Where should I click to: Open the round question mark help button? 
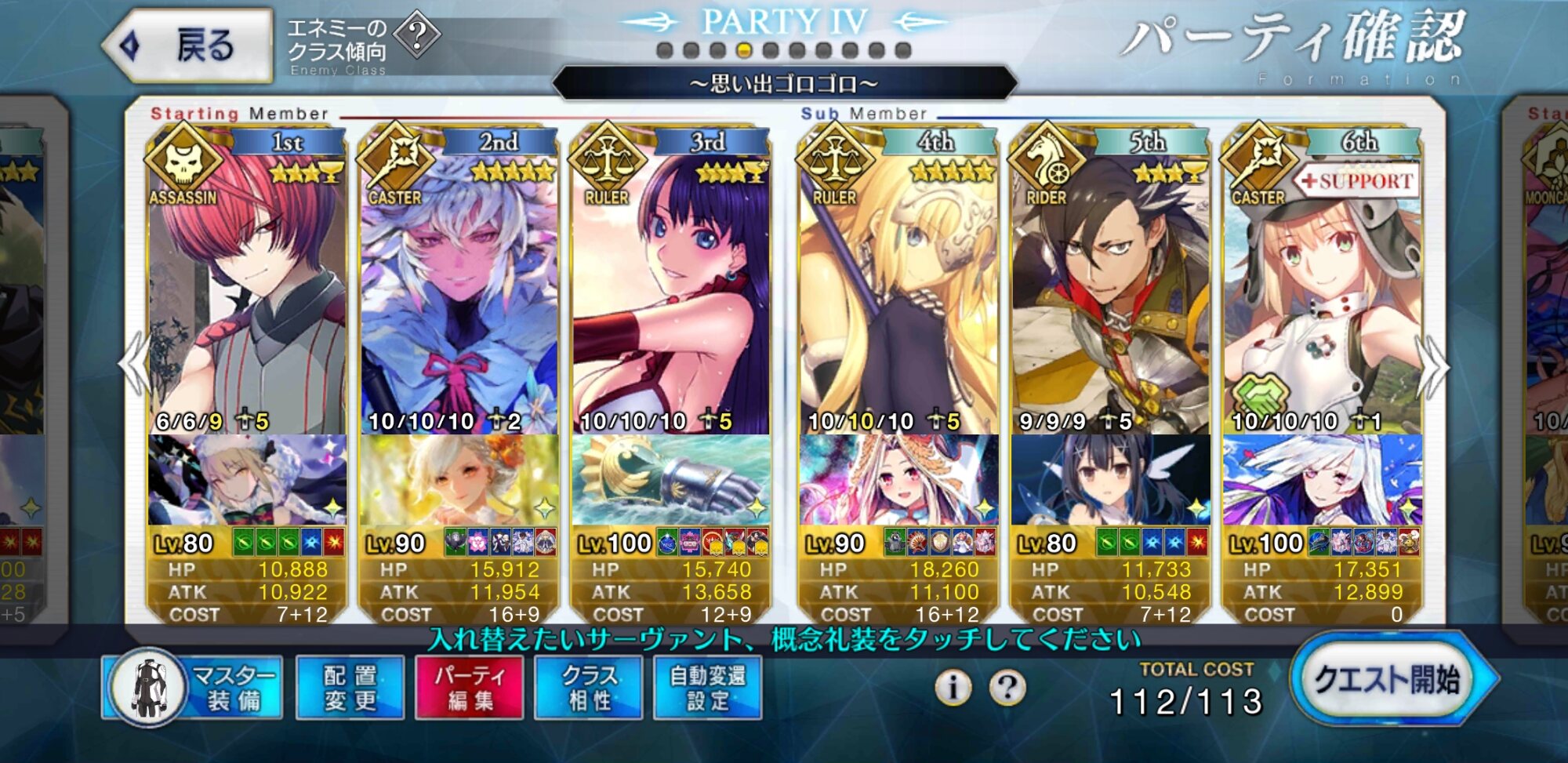click(1007, 688)
